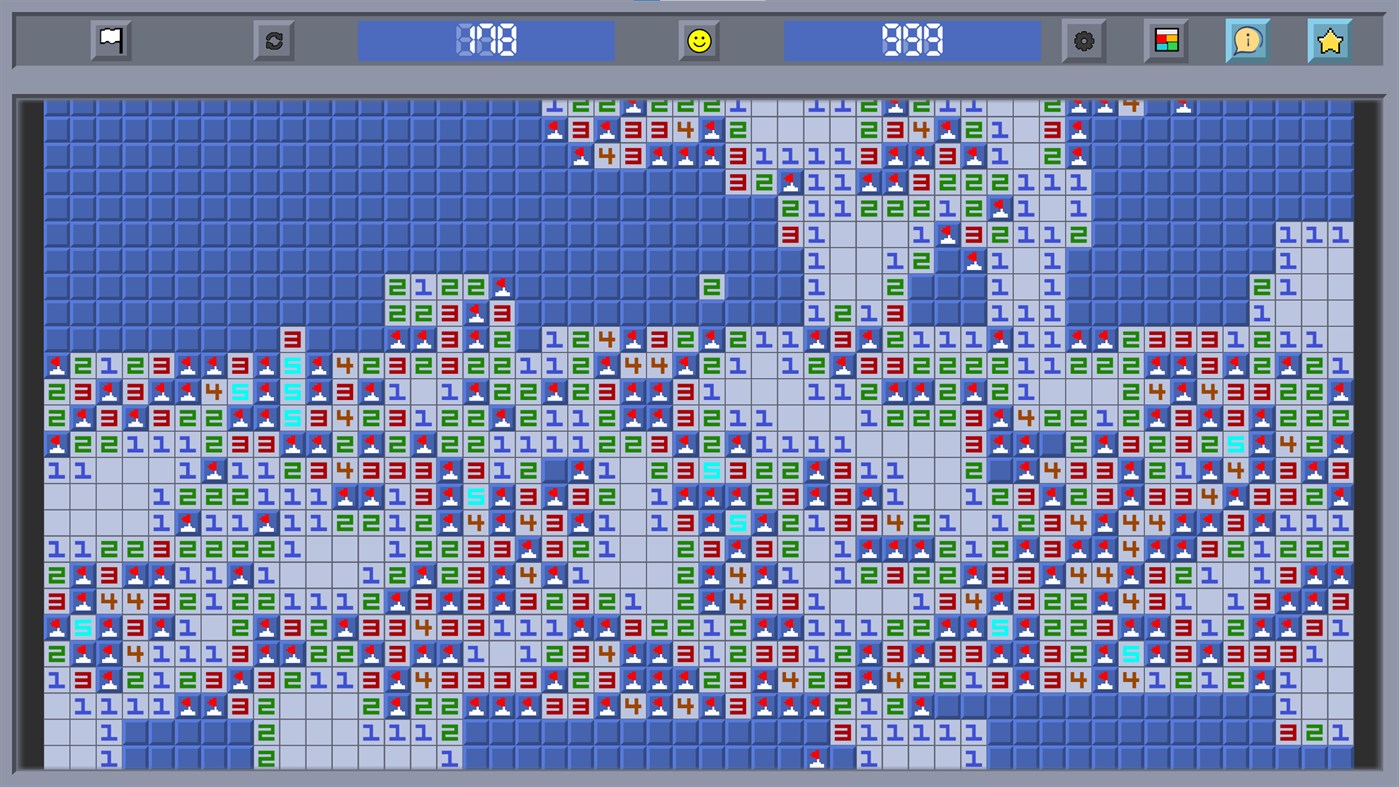Restart the game with the refresh icon

(273, 41)
